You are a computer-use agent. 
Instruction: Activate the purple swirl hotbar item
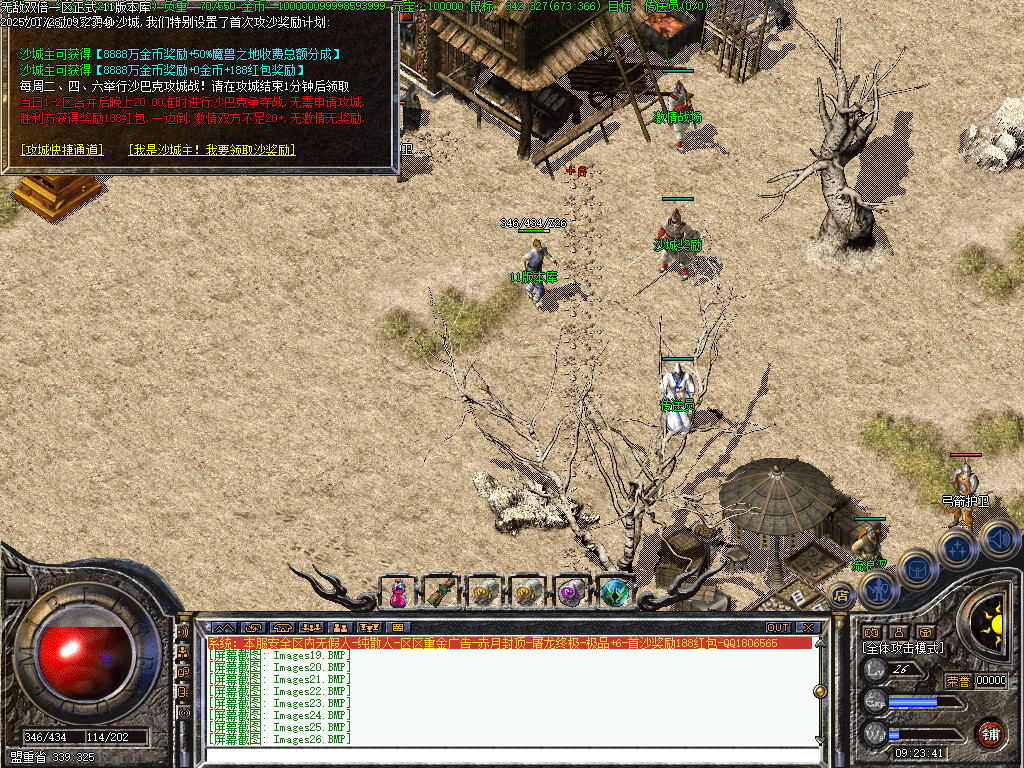point(572,592)
